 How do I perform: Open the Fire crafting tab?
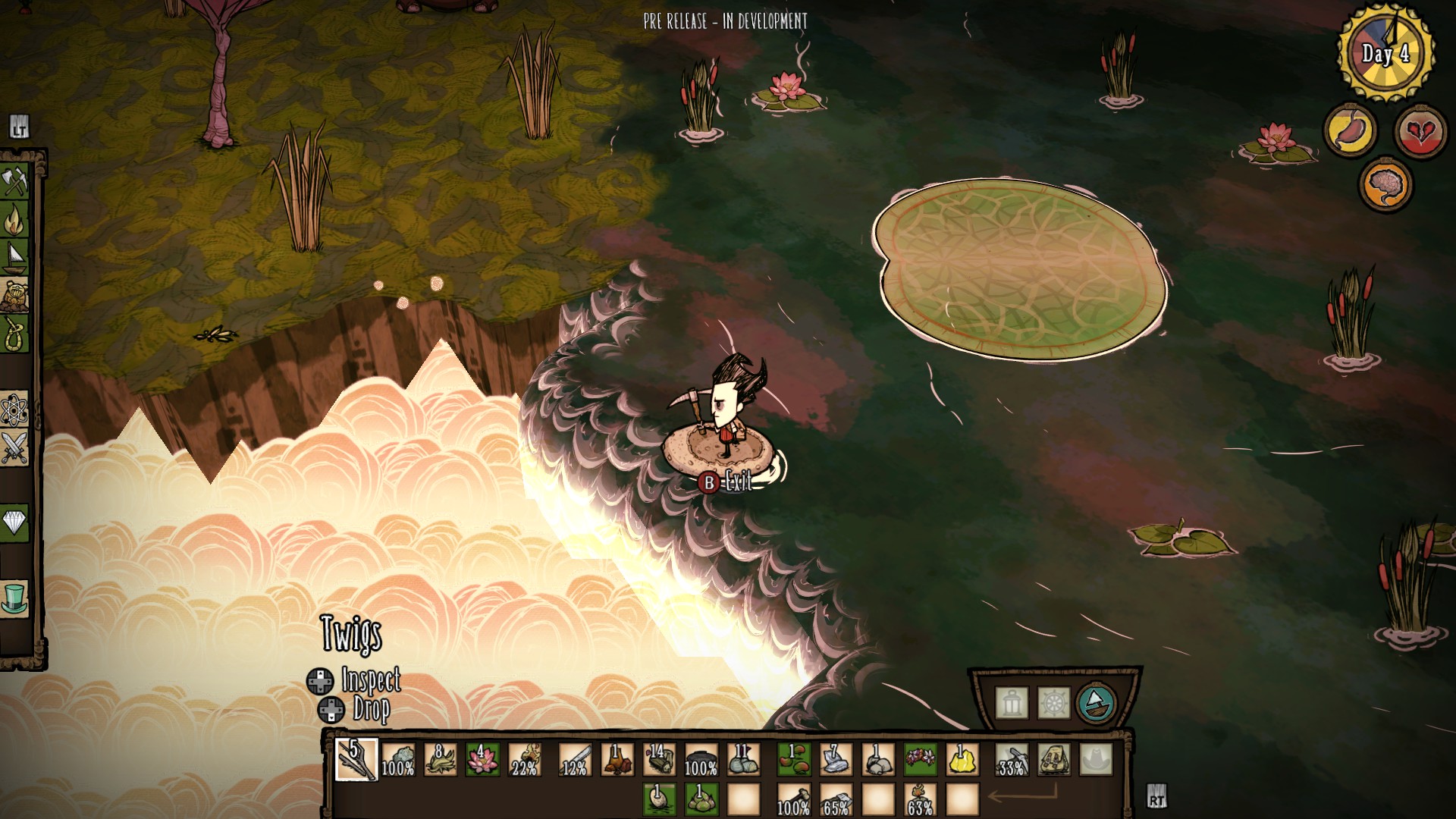click(x=14, y=220)
